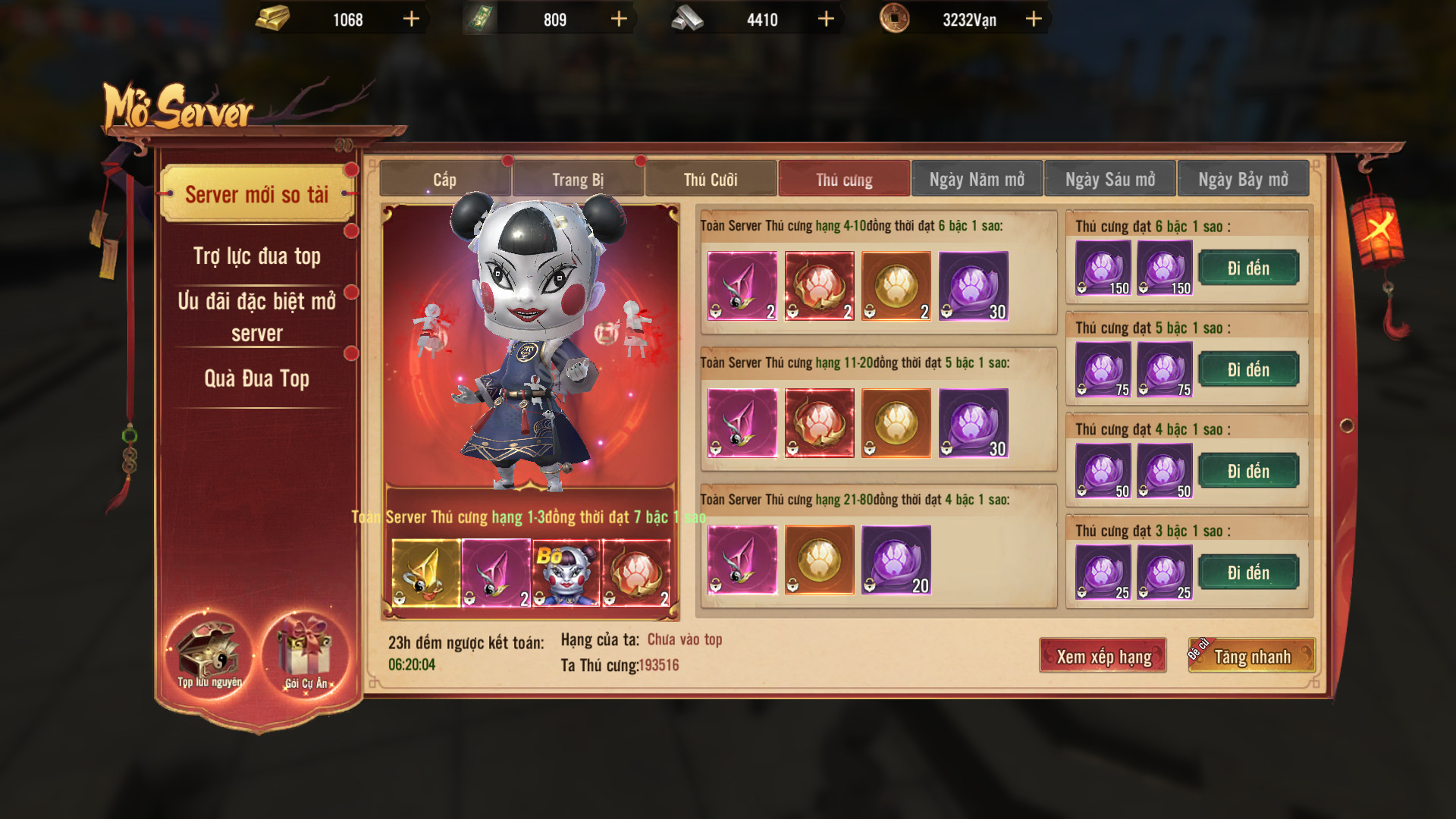Image resolution: width=1456 pixels, height=819 pixels.
Task: Click Đi đến for 6 bậc reward
Action: tap(1248, 268)
